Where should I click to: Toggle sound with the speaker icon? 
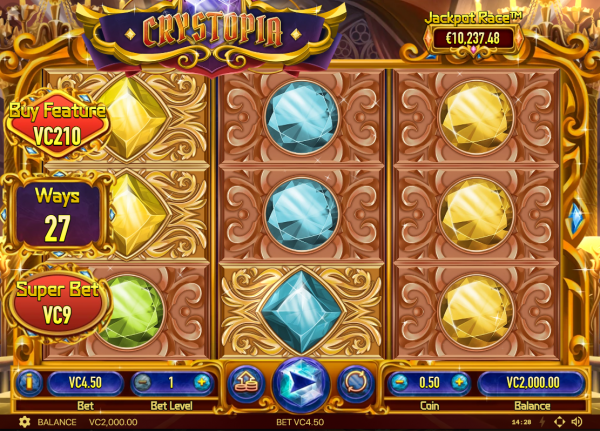576,422
